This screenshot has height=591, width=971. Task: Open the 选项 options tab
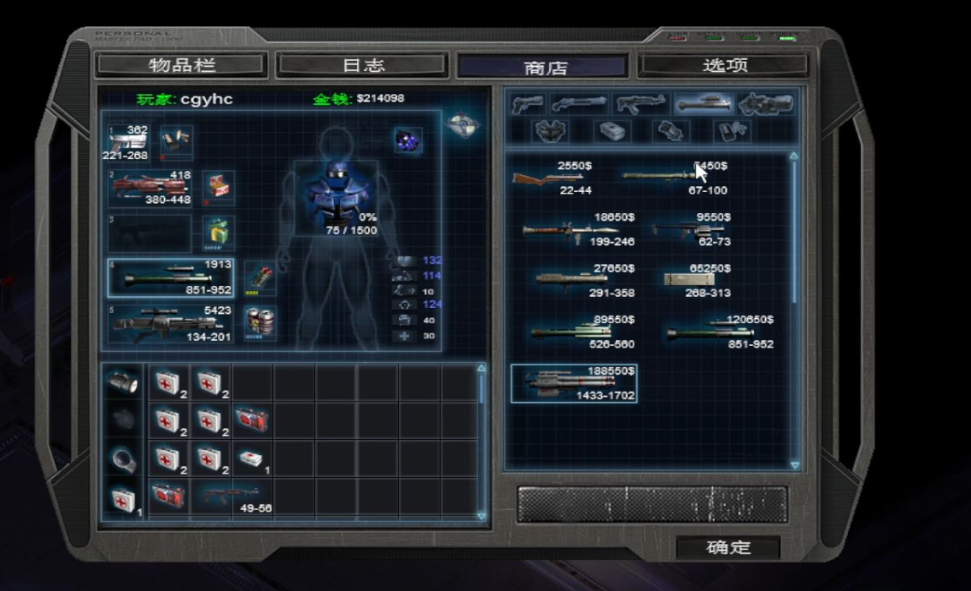tap(724, 66)
